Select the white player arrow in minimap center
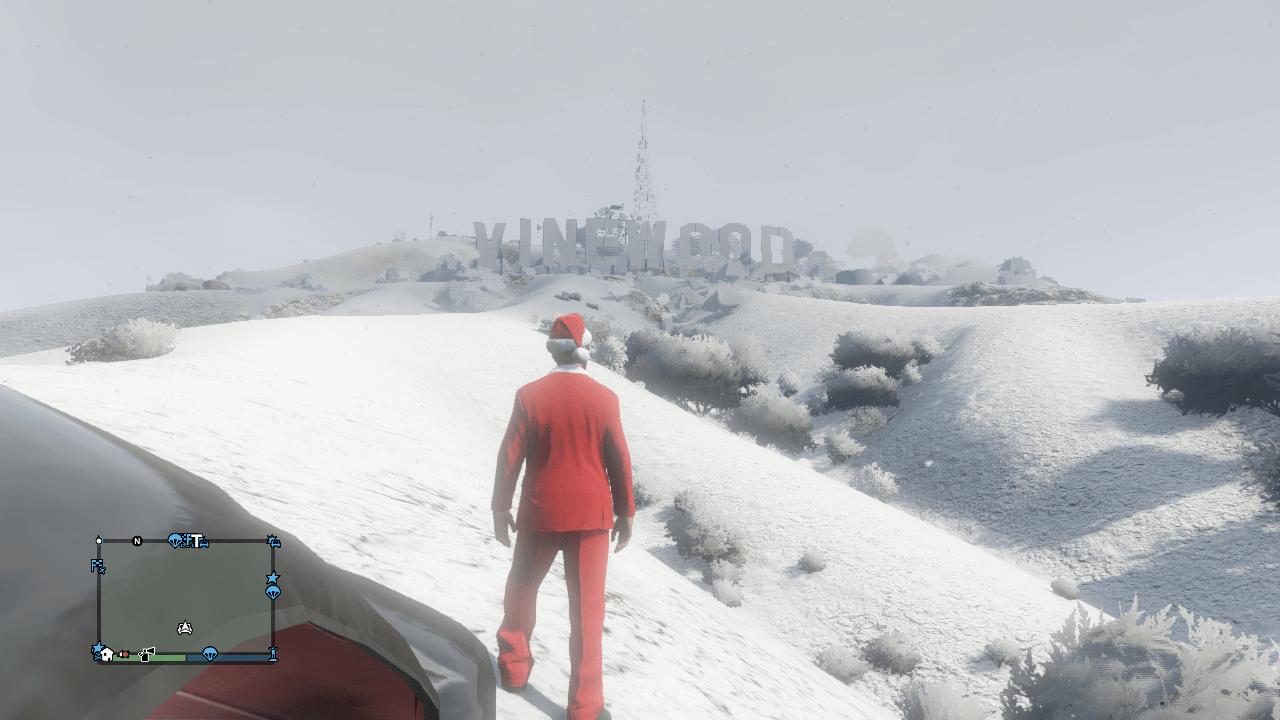The image size is (1280, 720). click(184, 627)
